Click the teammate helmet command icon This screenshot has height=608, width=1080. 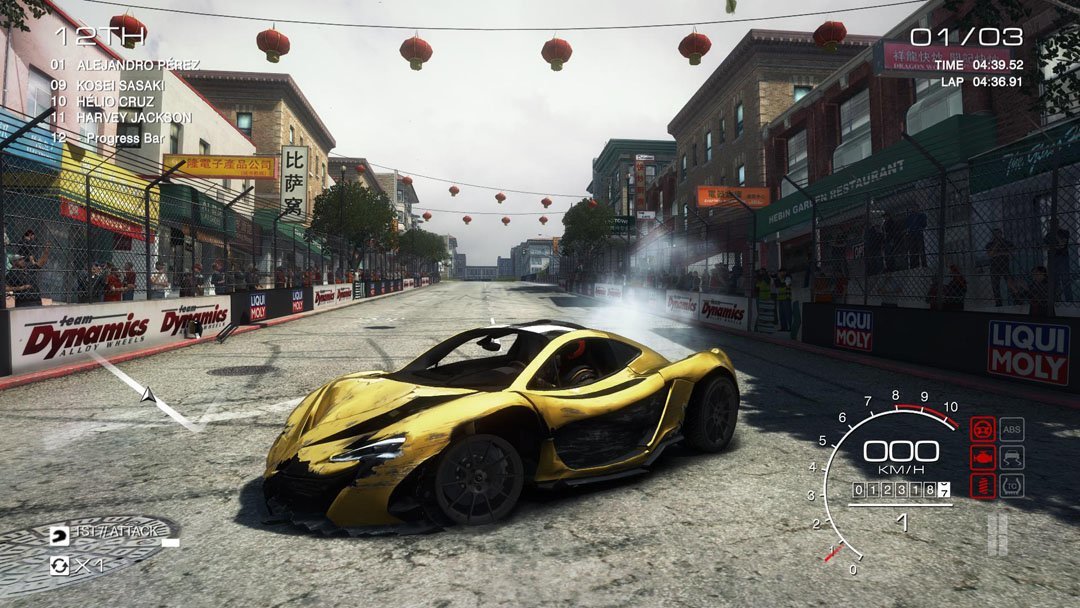pyautogui.click(x=60, y=535)
